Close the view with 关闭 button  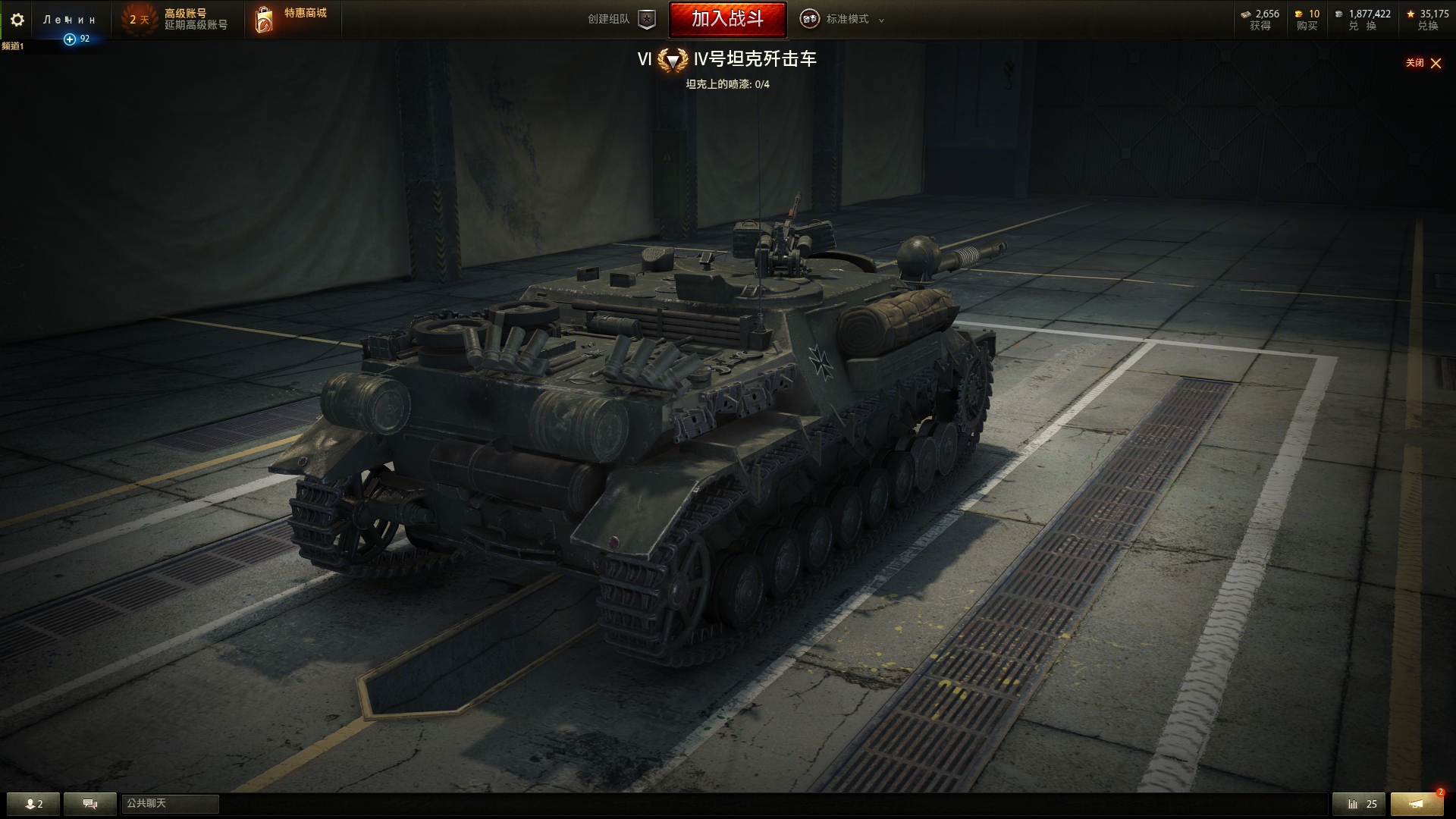(1423, 63)
